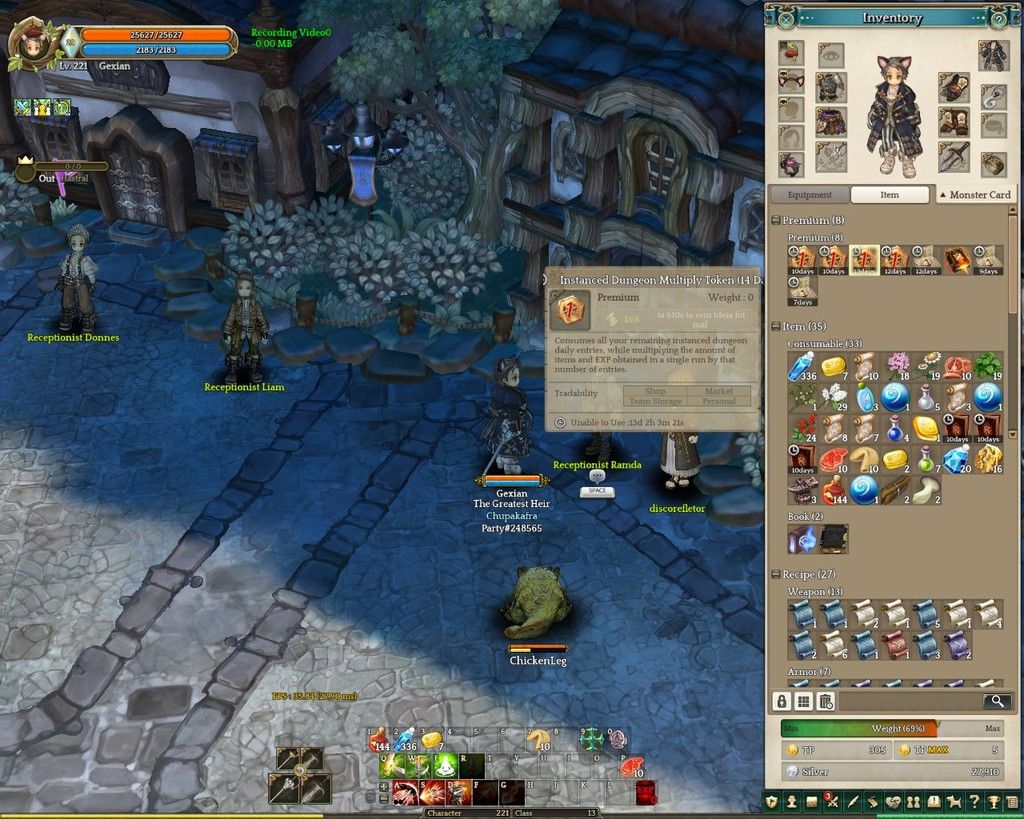This screenshot has width=1024, height=819.
Task: Click the inventory grid sort button
Action: 804,702
